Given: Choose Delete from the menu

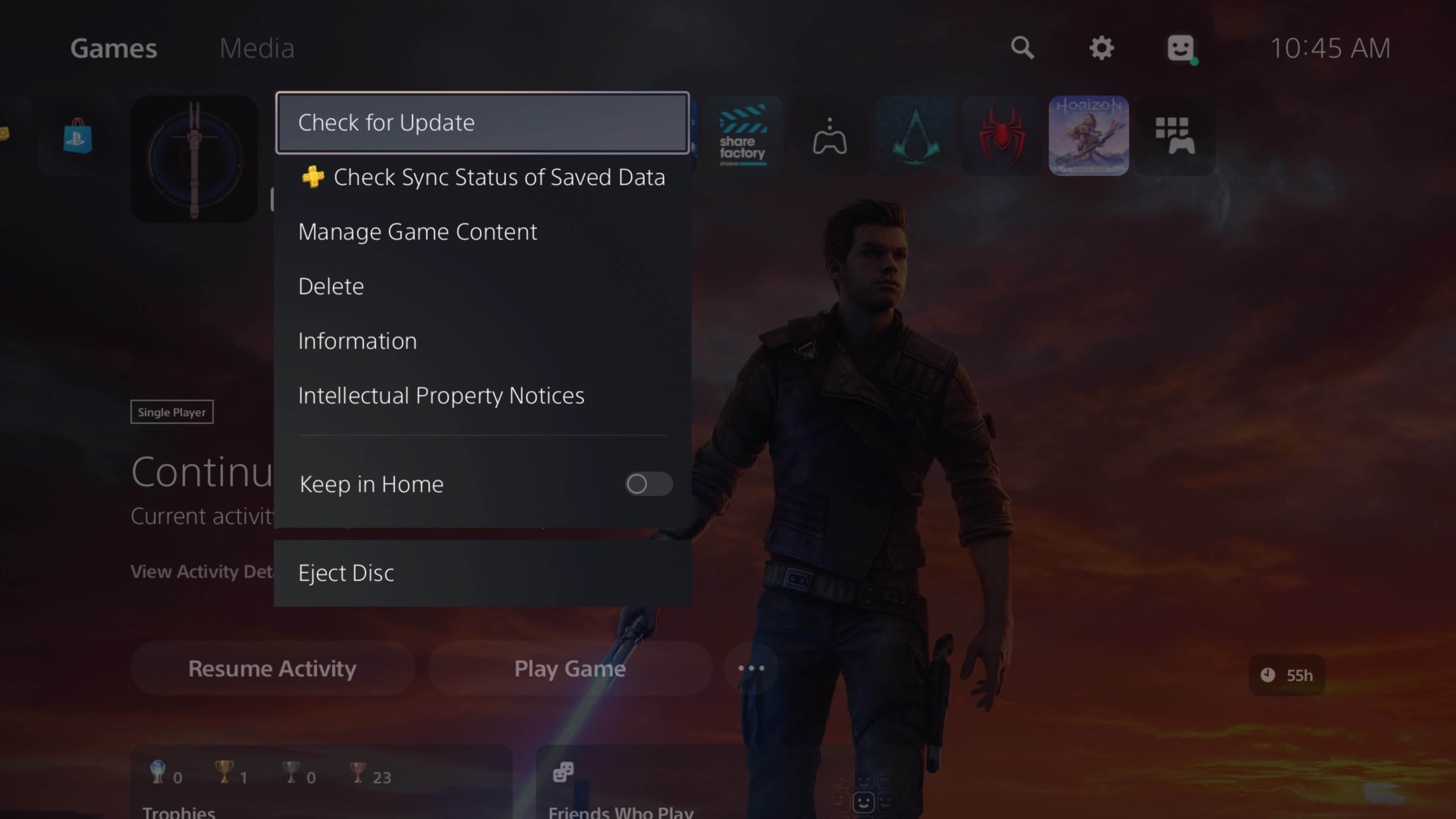Looking at the screenshot, I should (331, 286).
